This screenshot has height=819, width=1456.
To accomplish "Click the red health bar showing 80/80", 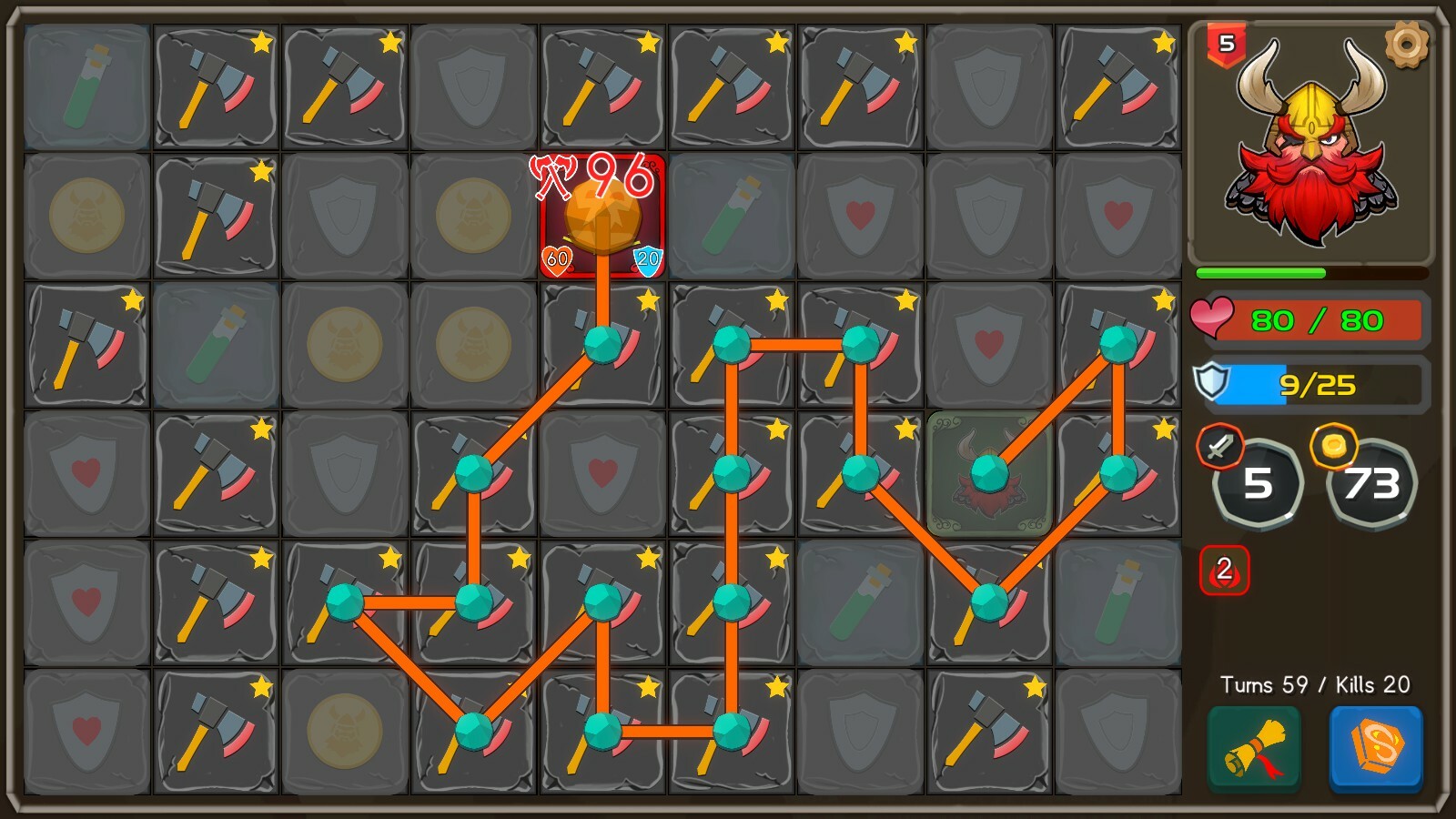I will (x=1319, y=320).
